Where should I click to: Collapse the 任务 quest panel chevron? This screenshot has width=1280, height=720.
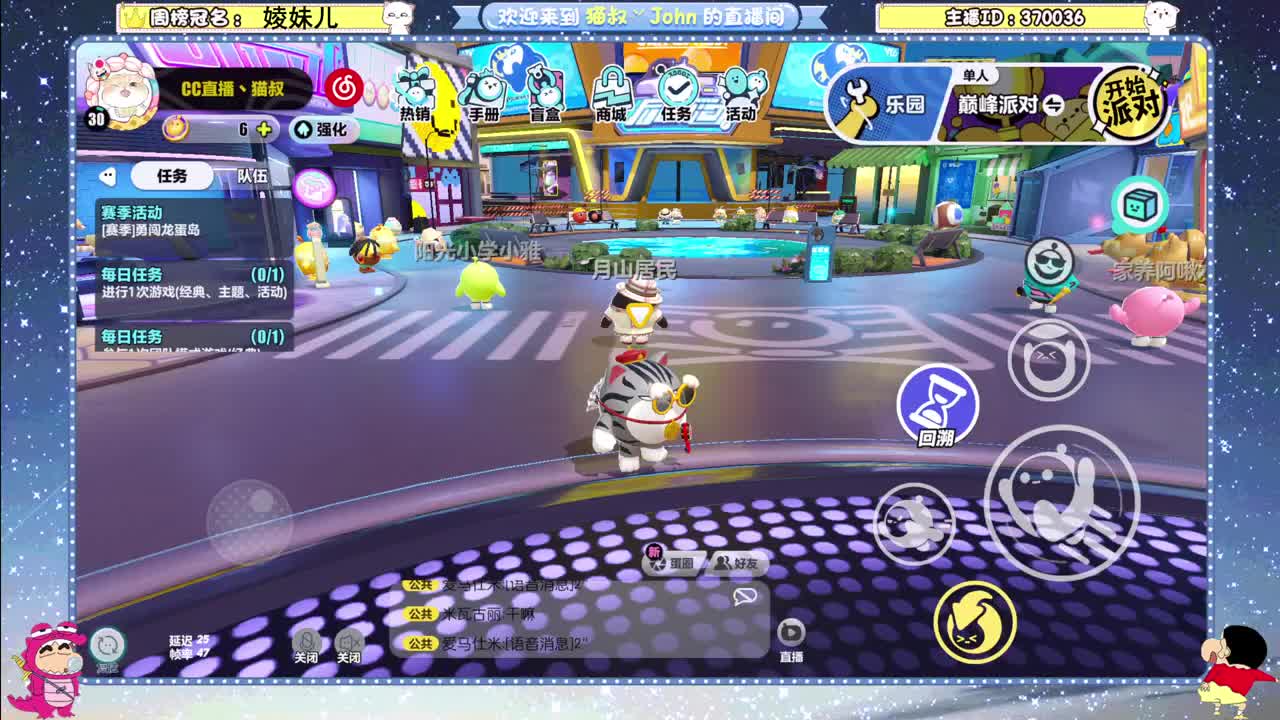tap(110, 176)
